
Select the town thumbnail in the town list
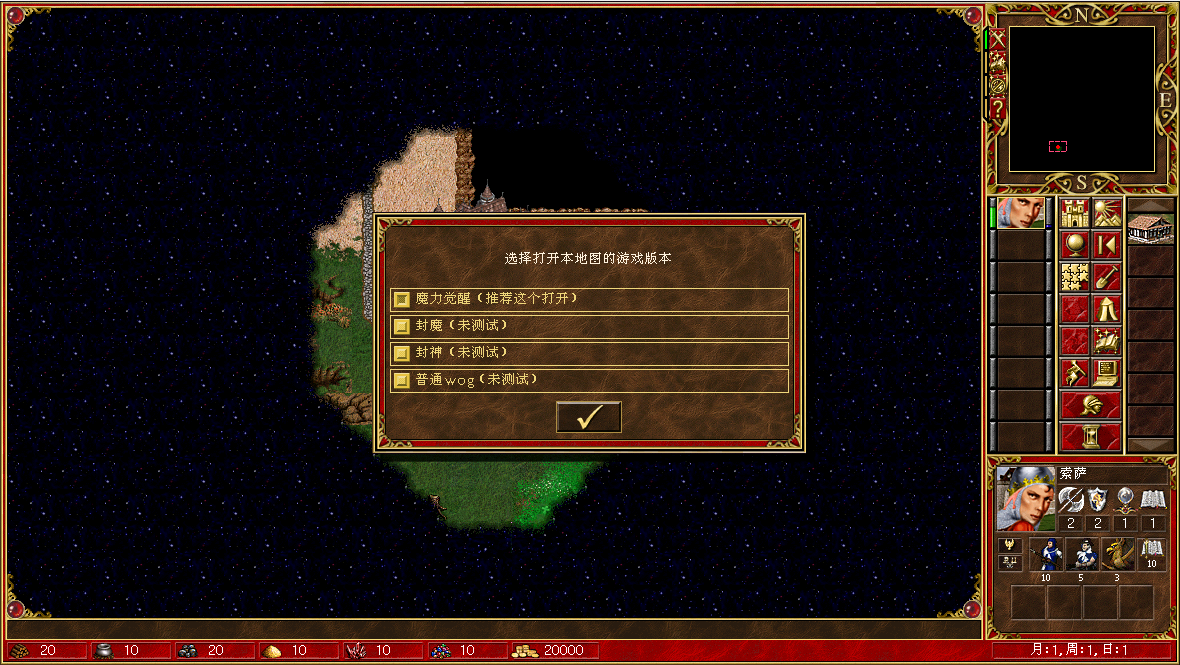point(1150,229)
